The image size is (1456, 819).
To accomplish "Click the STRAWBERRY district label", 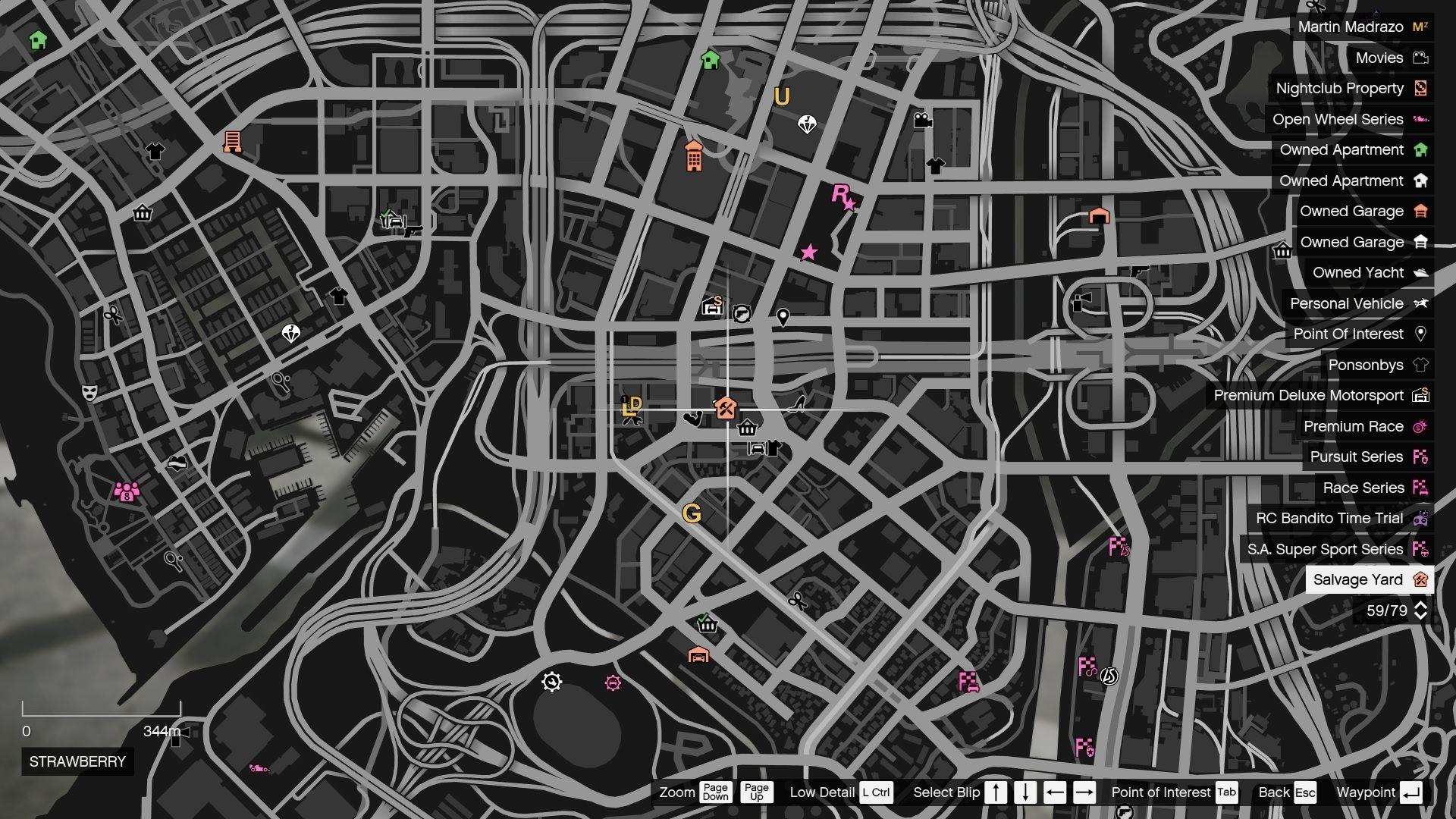I will click(x=77, y=761).
